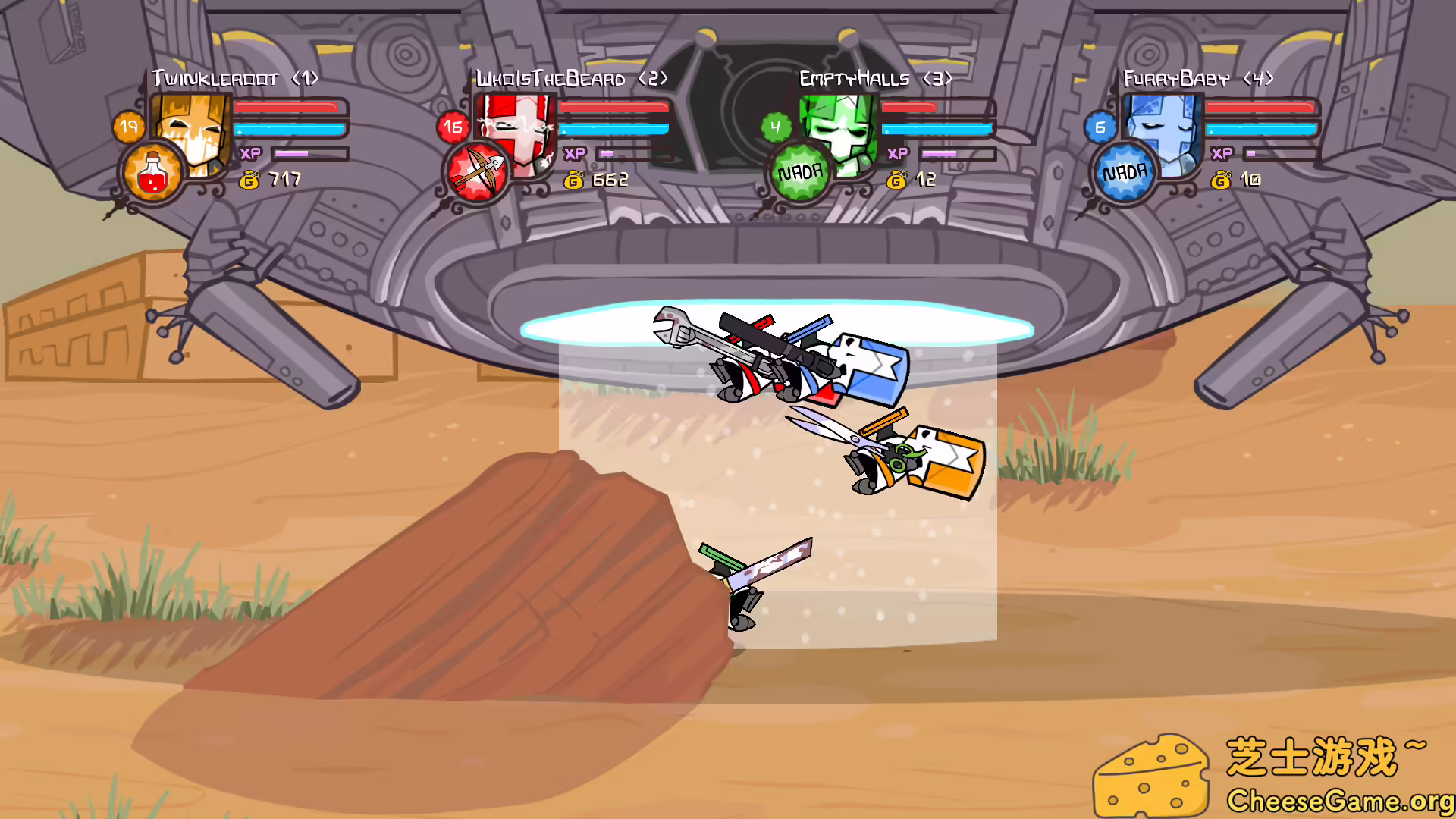
Task: Click FurryBaby's level 6 badge
Action: tap(1100, 127)
